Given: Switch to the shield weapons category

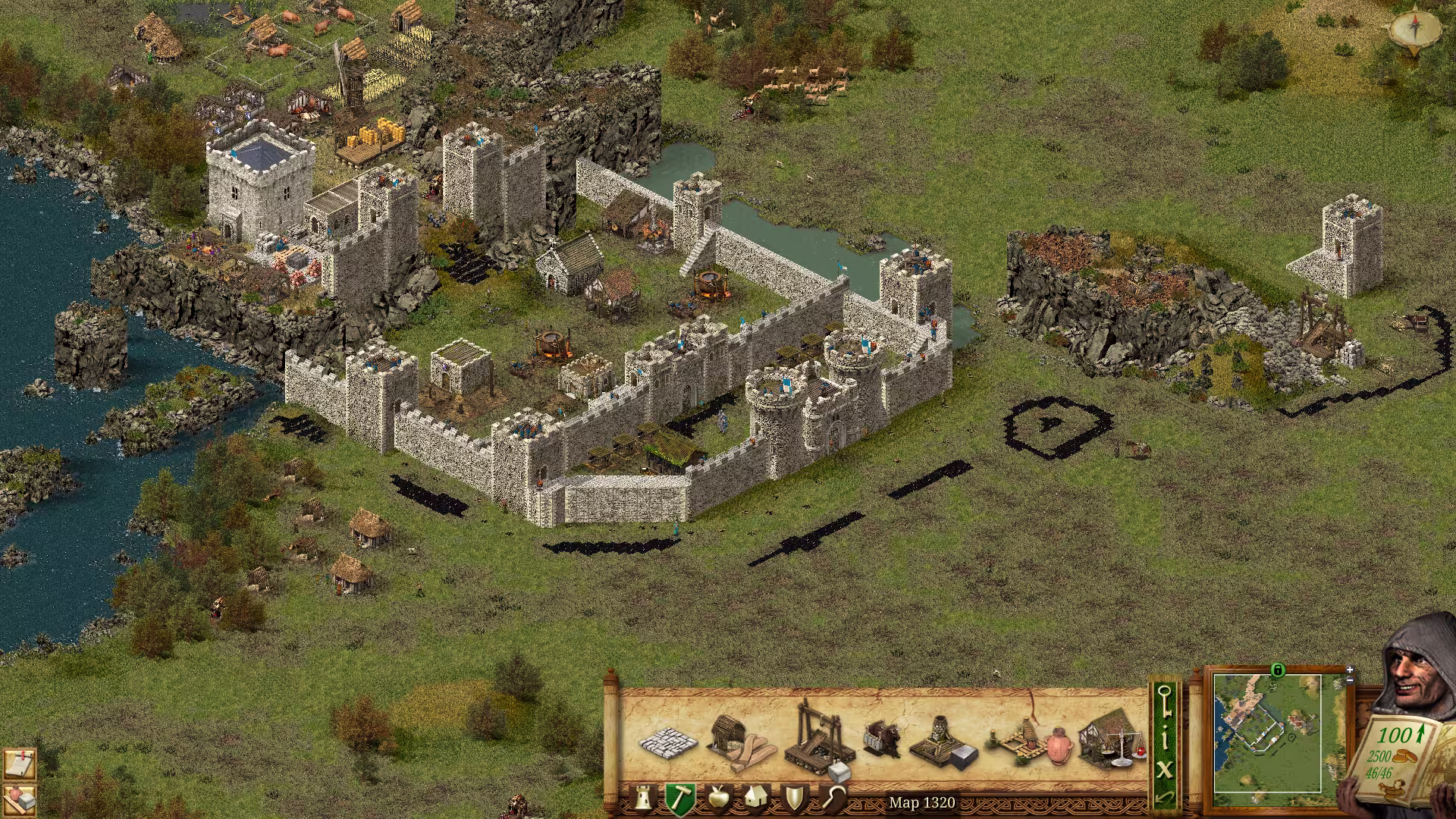Looking at the screenshot, I should point(794,799).
